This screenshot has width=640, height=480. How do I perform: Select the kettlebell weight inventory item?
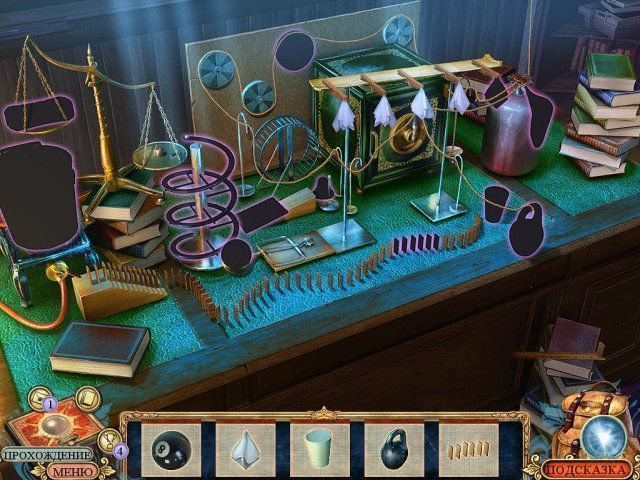click(393, 450)
